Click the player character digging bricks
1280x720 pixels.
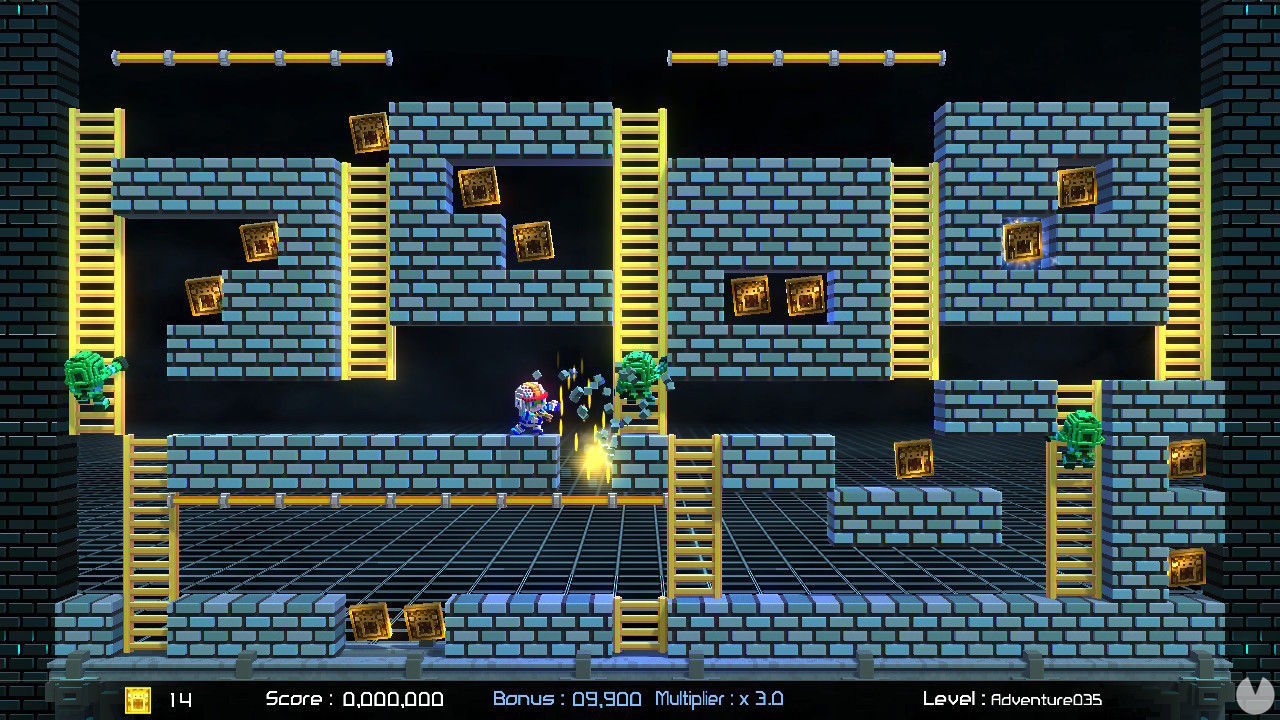click(x=530, y=410)
